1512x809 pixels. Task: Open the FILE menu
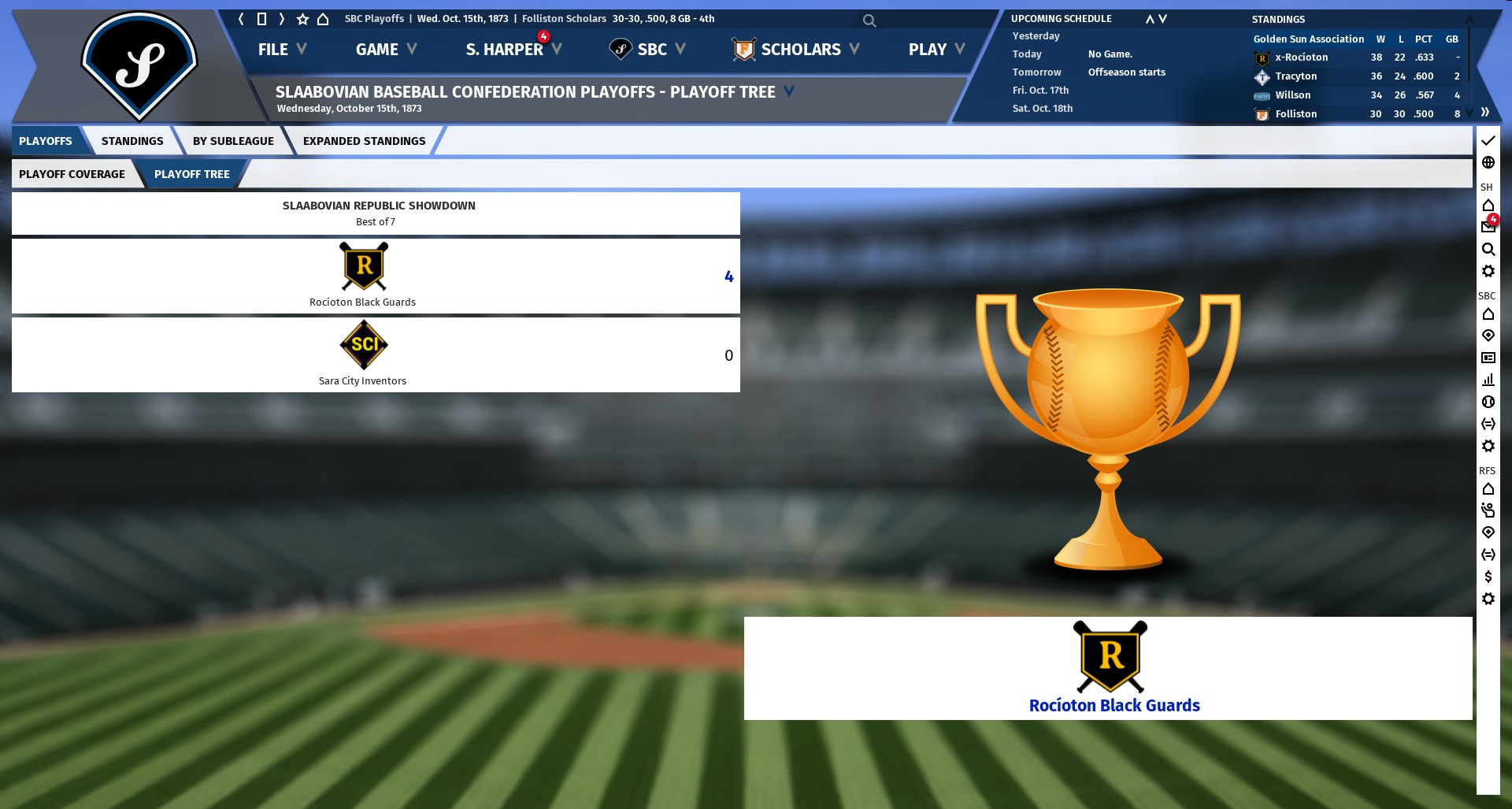(x=281, y=50)
